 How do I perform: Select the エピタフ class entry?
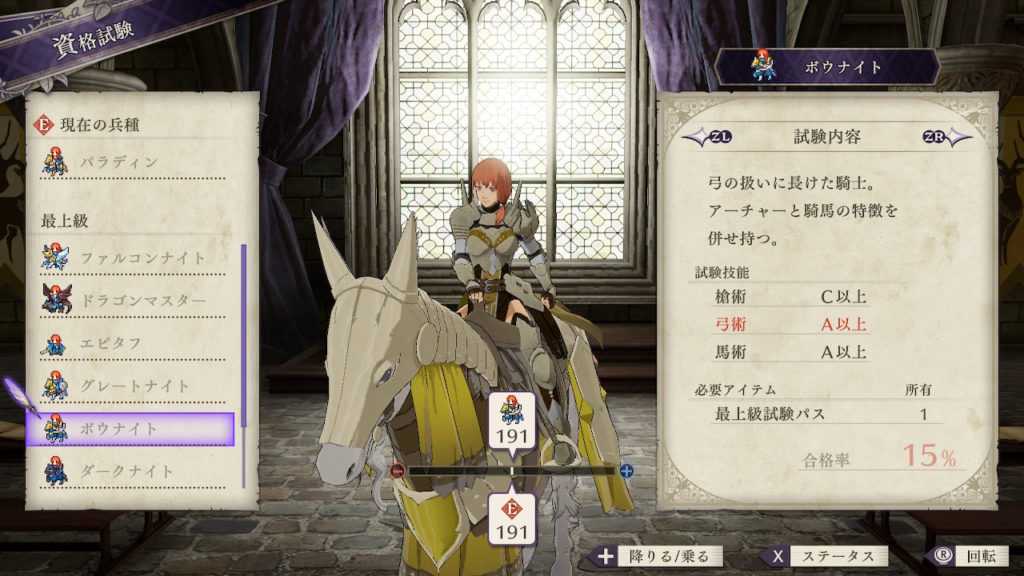coord(138,344)
